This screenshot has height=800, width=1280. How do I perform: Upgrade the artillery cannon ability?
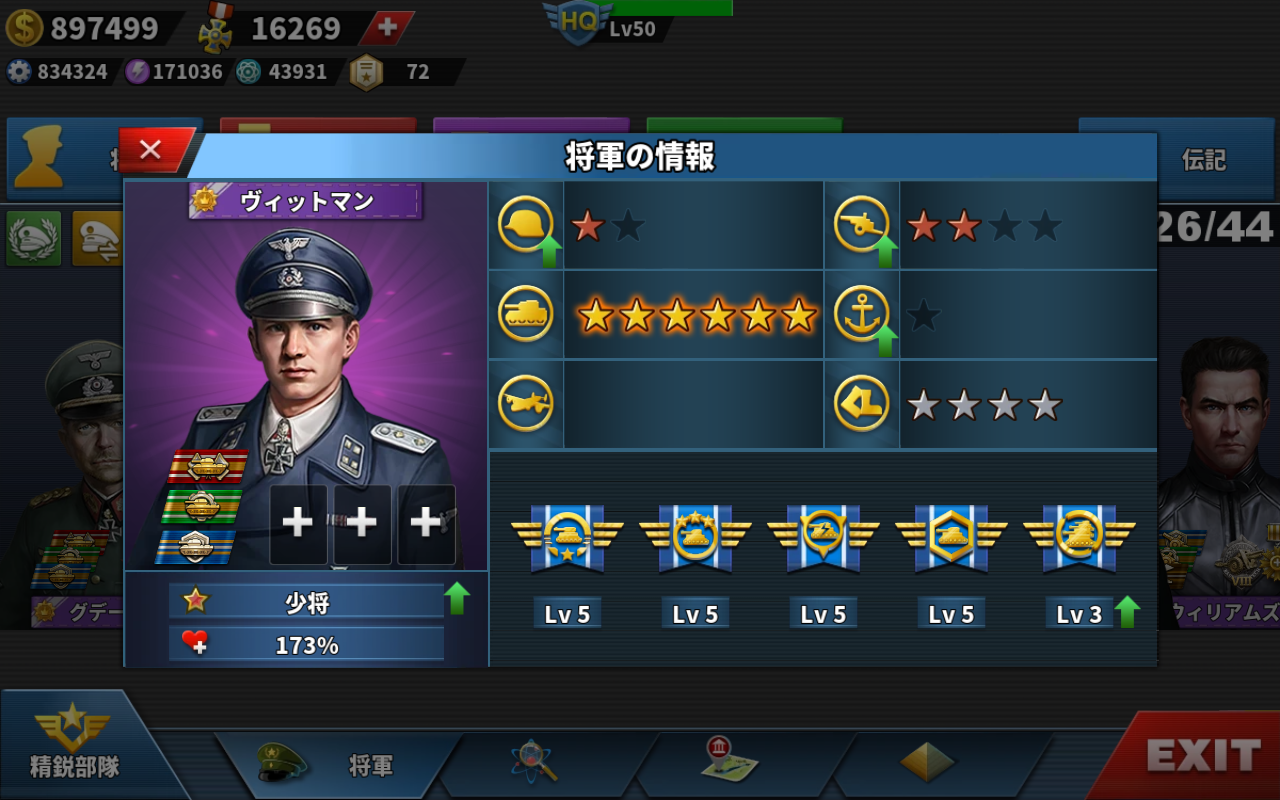[x=885, y=251]
